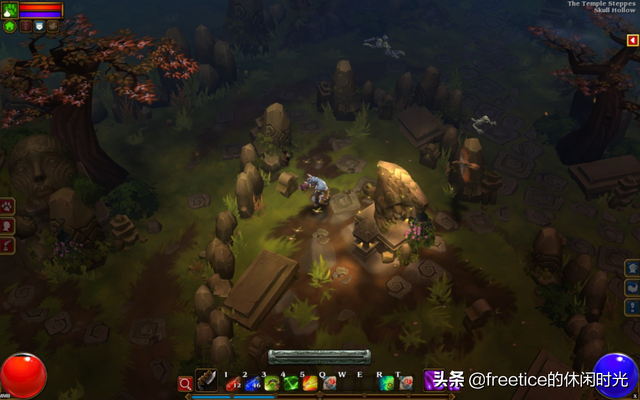
Task: Select the weapon slot beside the magnifier
Action: pyautogui.click(x=206, y=381)
